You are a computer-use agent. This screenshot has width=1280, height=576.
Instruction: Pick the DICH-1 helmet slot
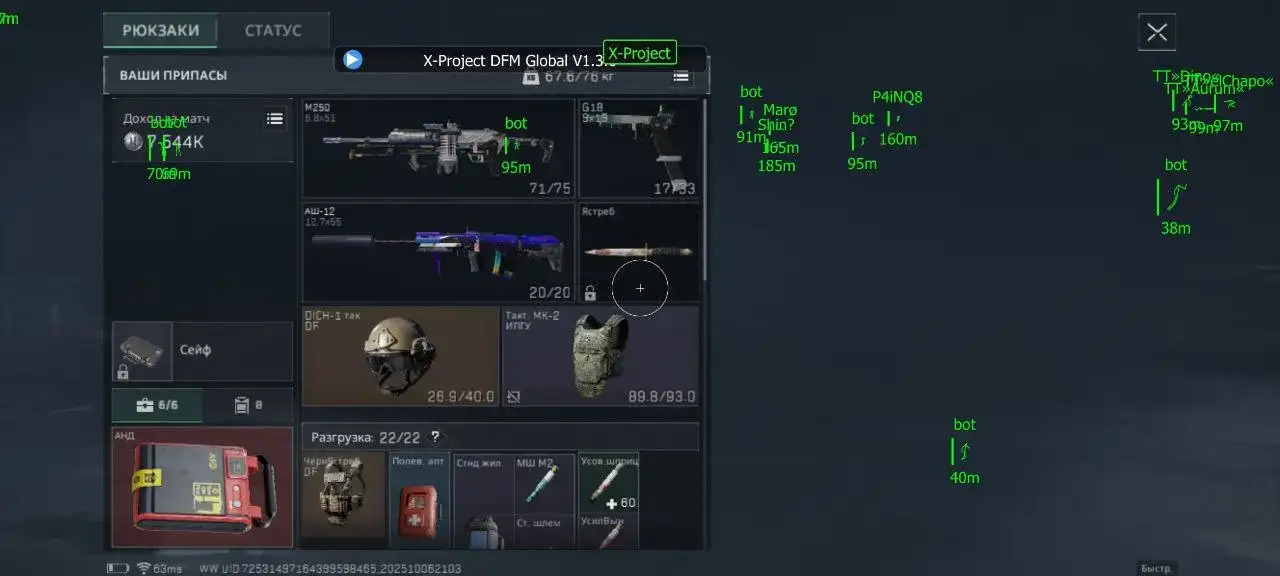[400, 356]
